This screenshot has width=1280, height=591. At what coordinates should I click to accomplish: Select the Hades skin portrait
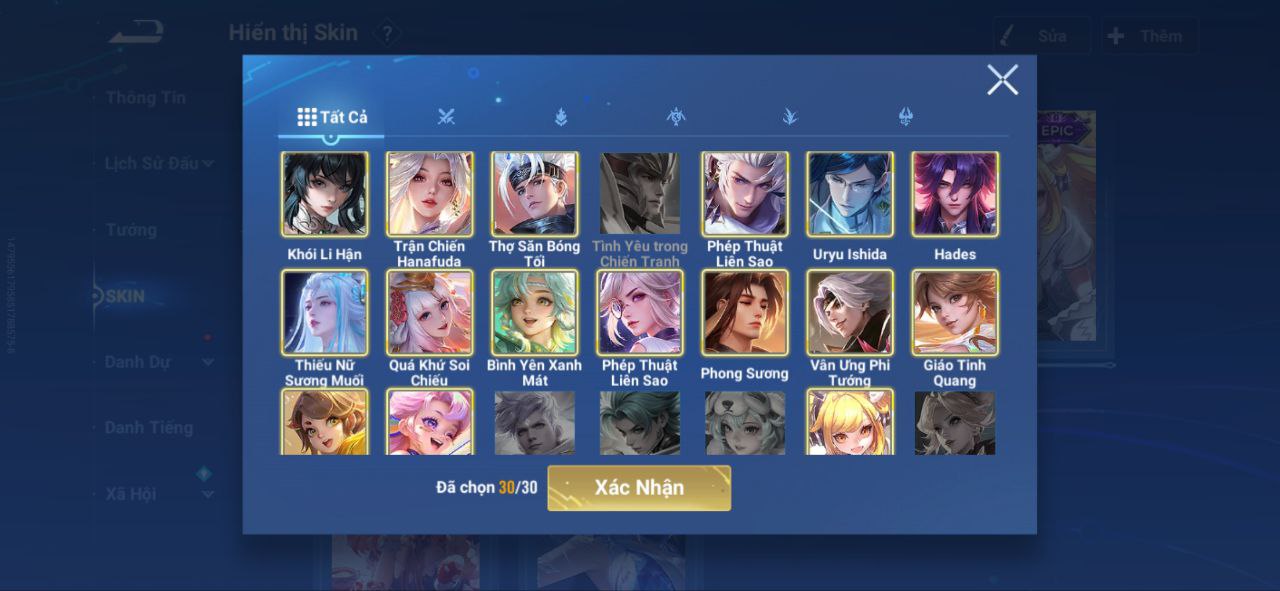954,194
